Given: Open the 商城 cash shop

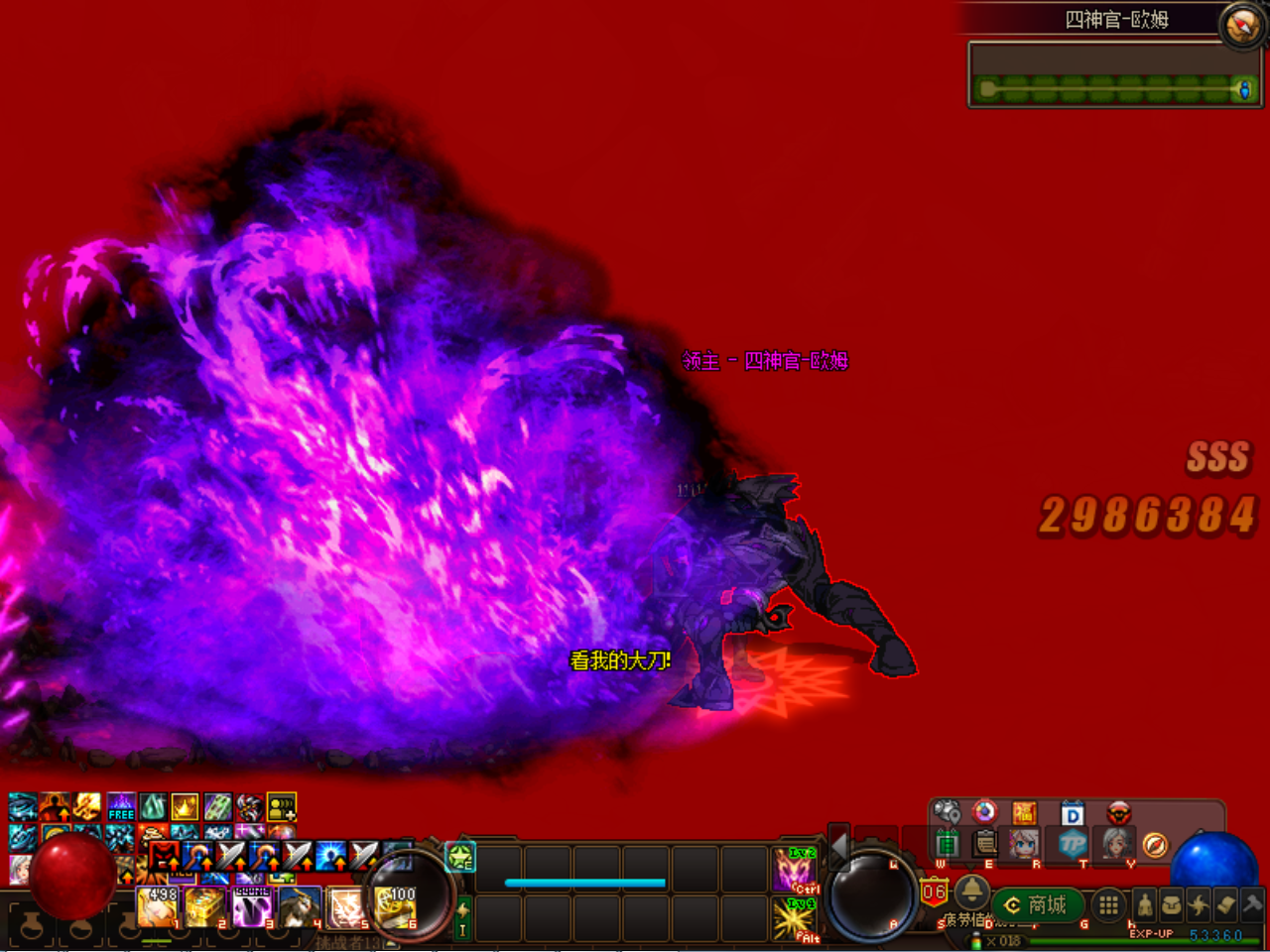Looking at the screenshot, I should coord(1037,904).
